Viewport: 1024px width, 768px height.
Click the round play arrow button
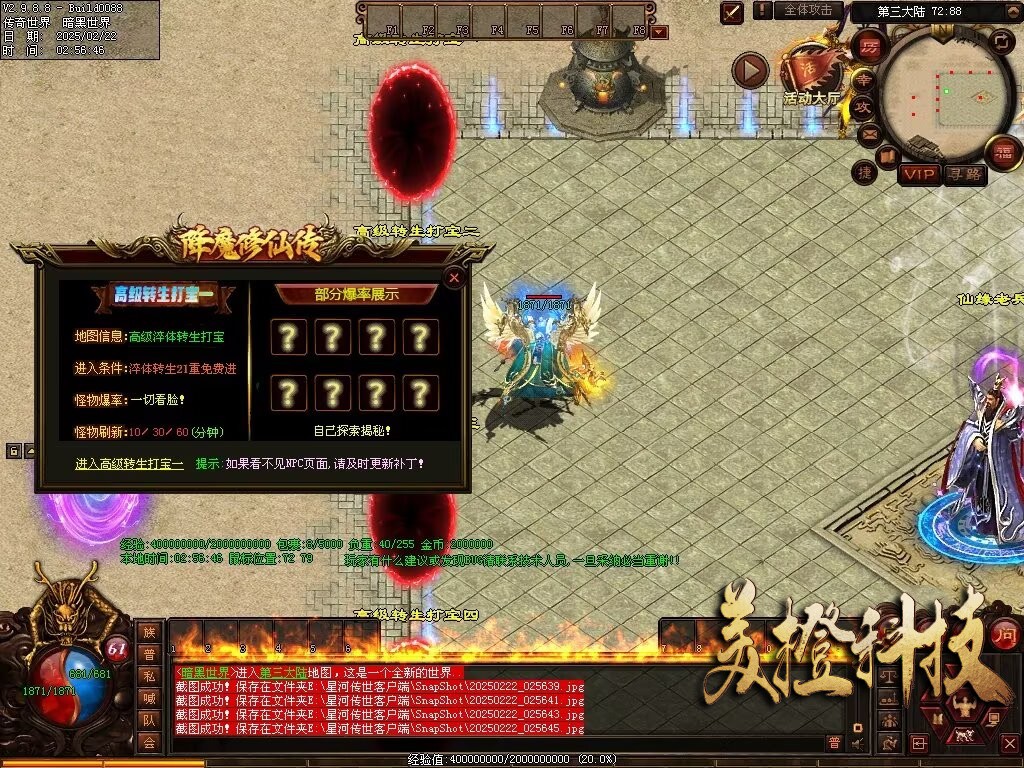point(749,70)
